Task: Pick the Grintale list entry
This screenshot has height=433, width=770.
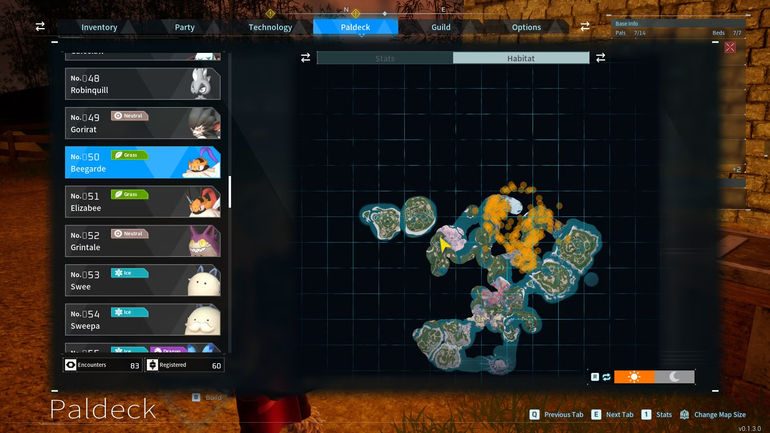Action: (x=142, y=240)
